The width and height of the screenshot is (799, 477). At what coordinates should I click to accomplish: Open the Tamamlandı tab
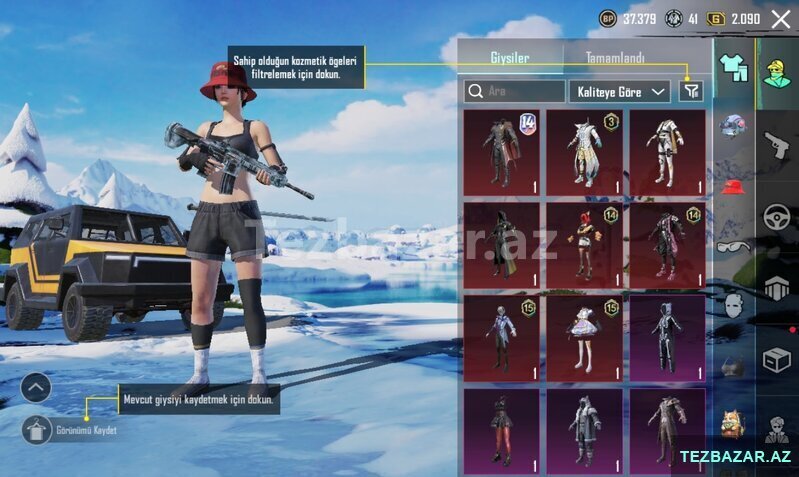pos(615,58)
